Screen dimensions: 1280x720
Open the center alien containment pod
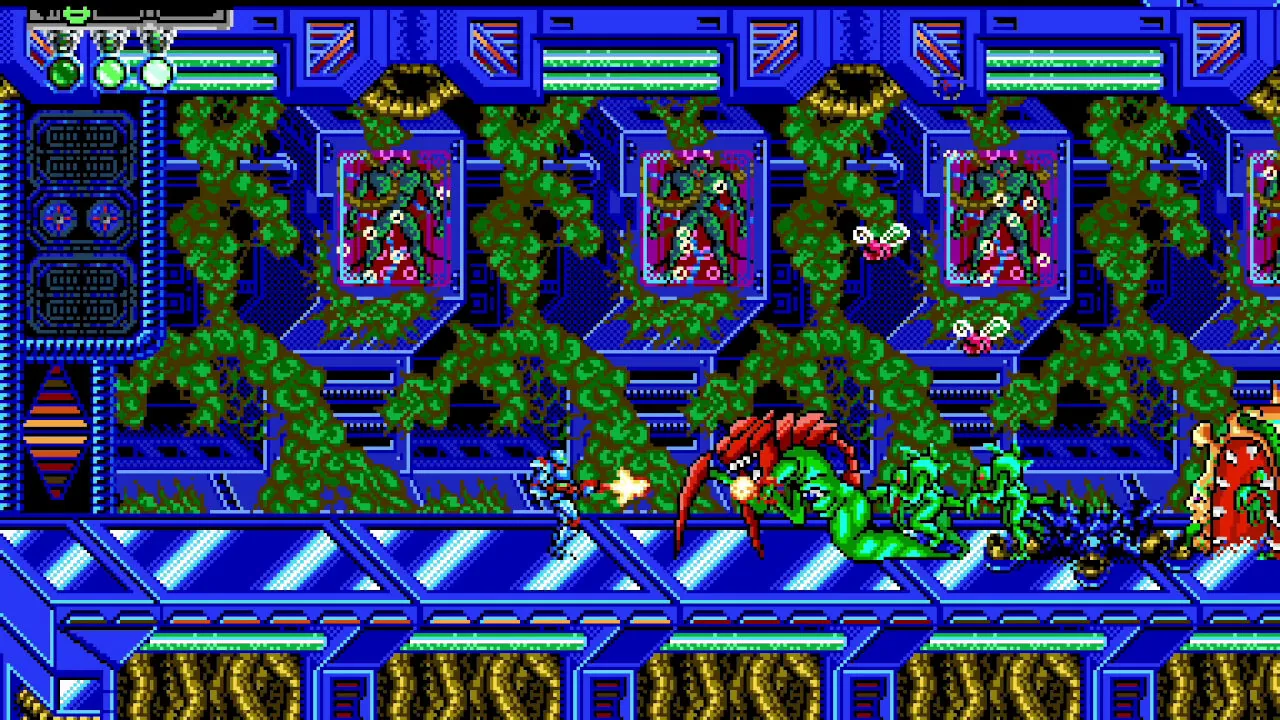[x=695, y=215]
